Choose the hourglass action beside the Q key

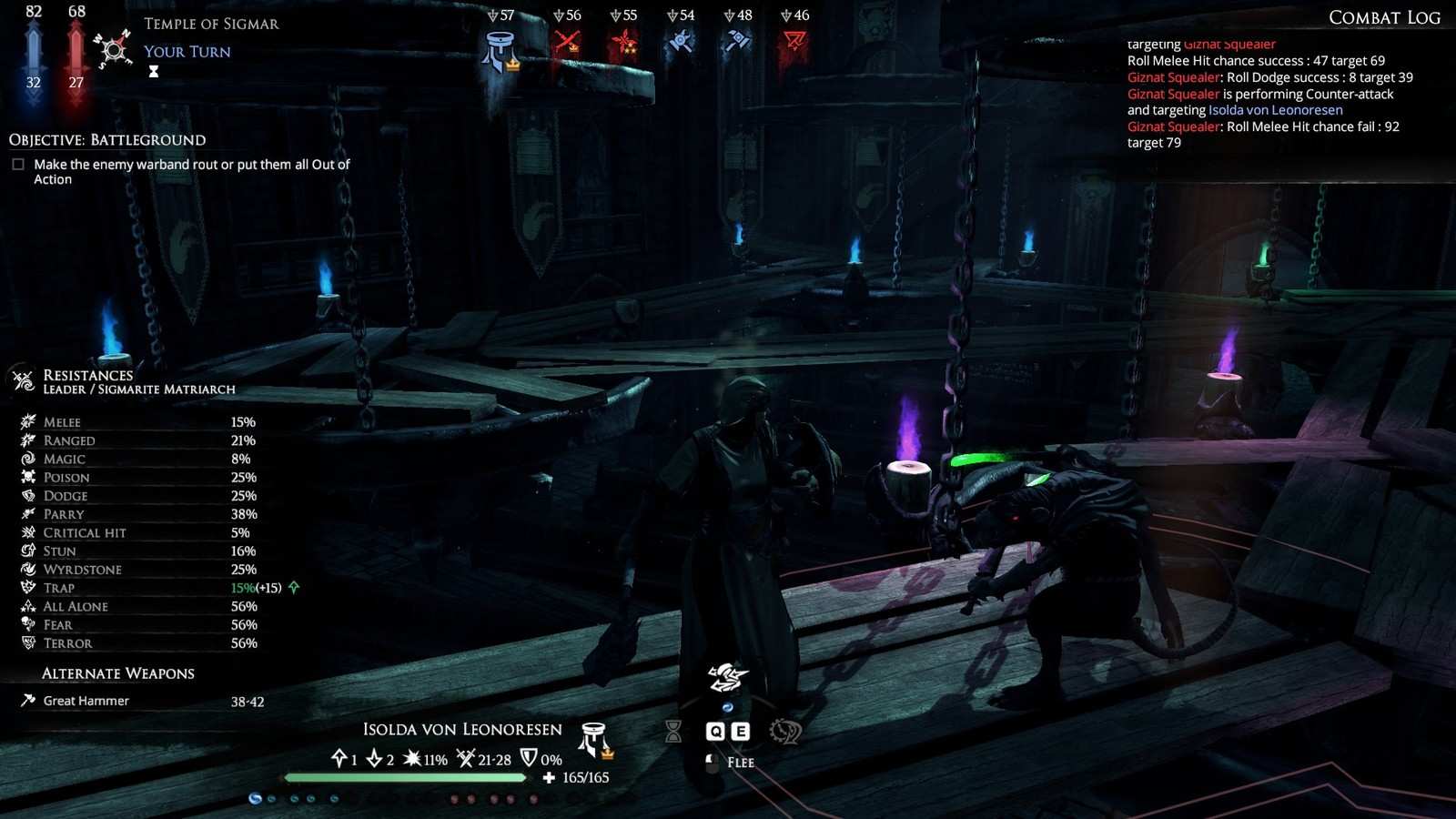[x=673, y=732]
